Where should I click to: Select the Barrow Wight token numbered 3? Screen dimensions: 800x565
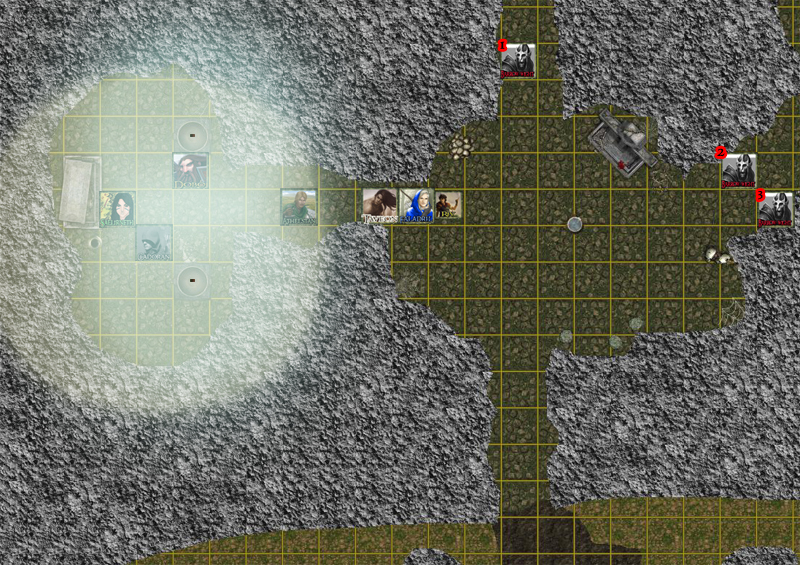[775, 209]
